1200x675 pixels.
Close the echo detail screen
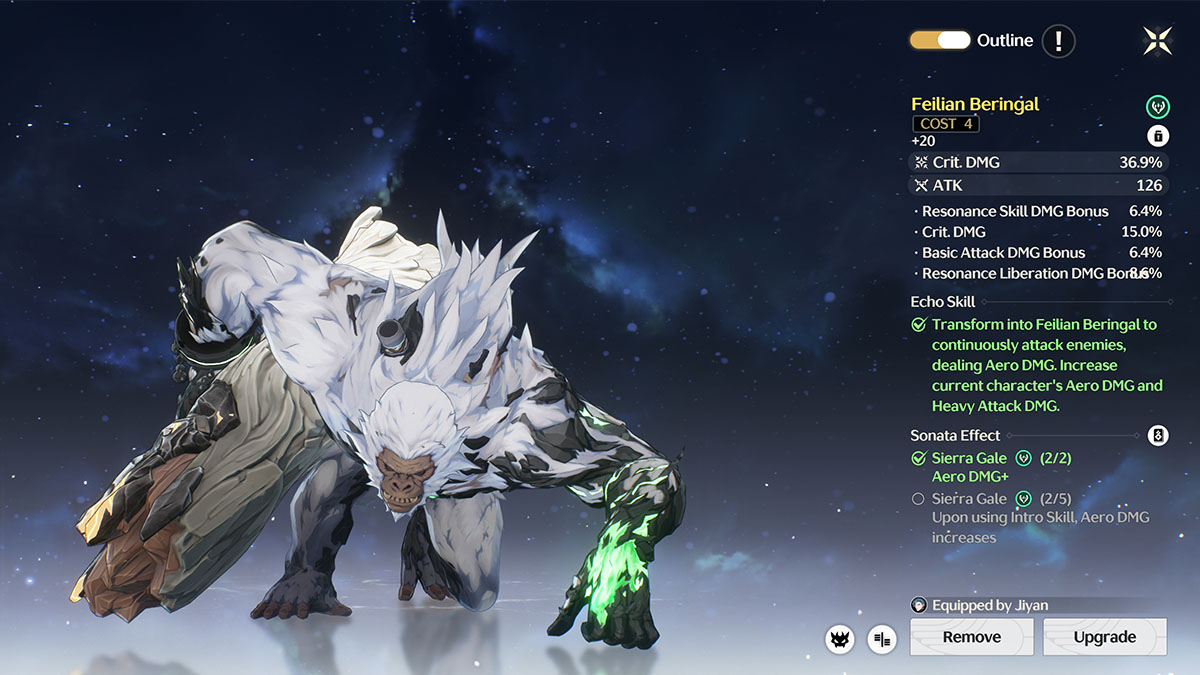1157,41
